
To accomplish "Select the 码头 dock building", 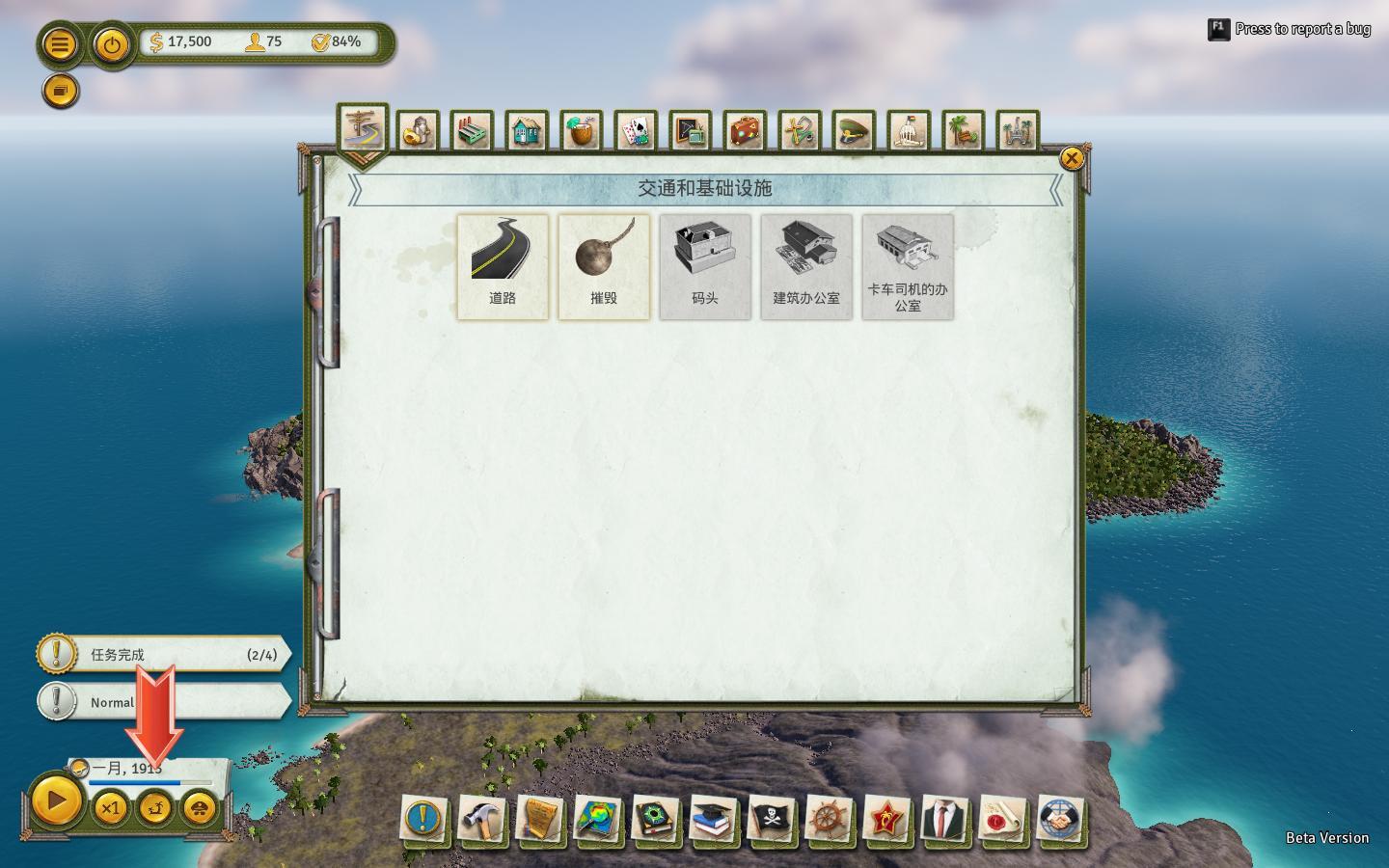I will click(x=705, y=265).
